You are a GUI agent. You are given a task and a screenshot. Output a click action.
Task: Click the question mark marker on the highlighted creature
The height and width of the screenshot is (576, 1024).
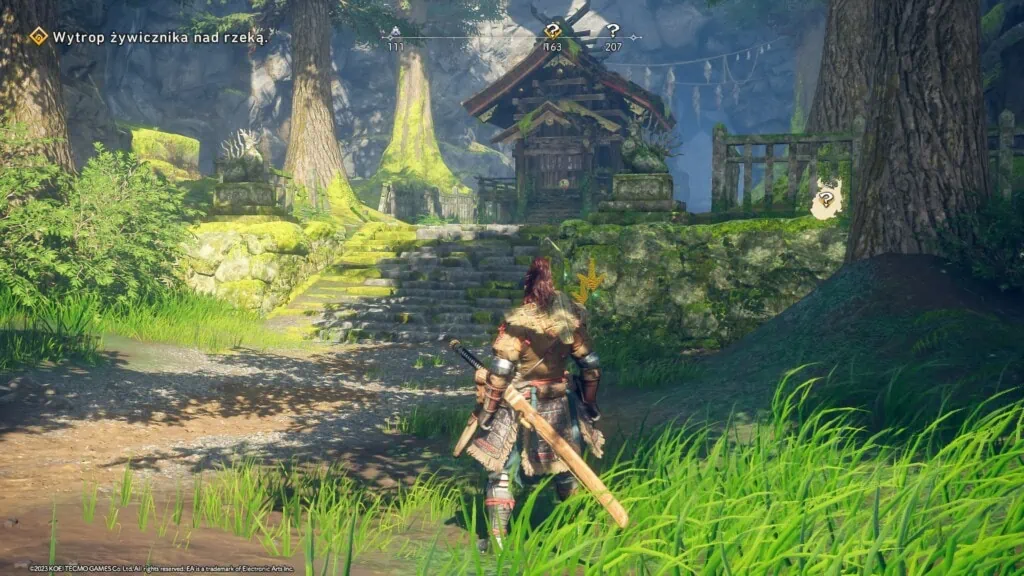click(x=825, y=198)
